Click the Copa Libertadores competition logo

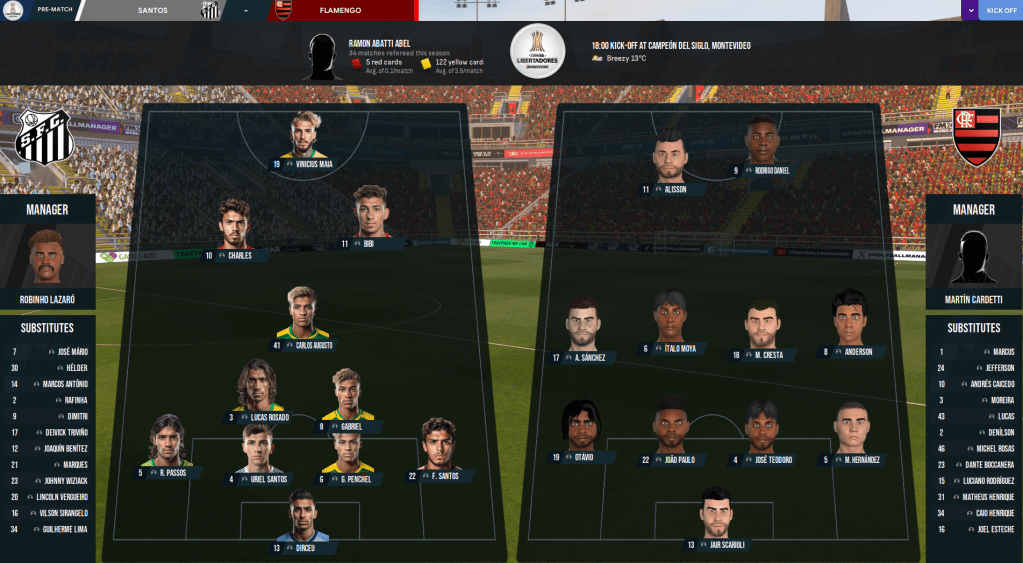tap(538, 50)
